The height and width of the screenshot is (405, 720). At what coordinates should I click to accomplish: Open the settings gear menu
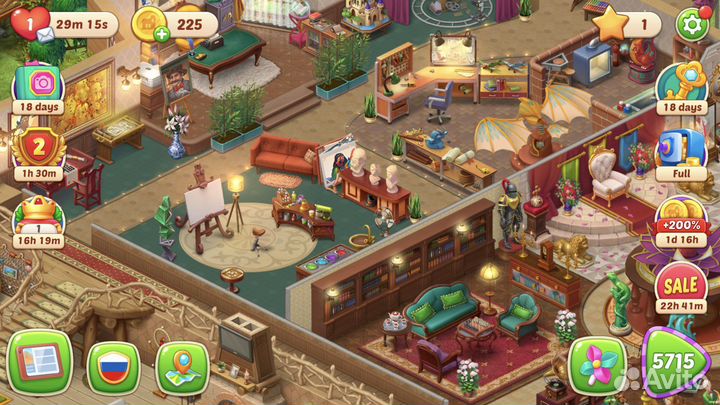tap(690, 24)
